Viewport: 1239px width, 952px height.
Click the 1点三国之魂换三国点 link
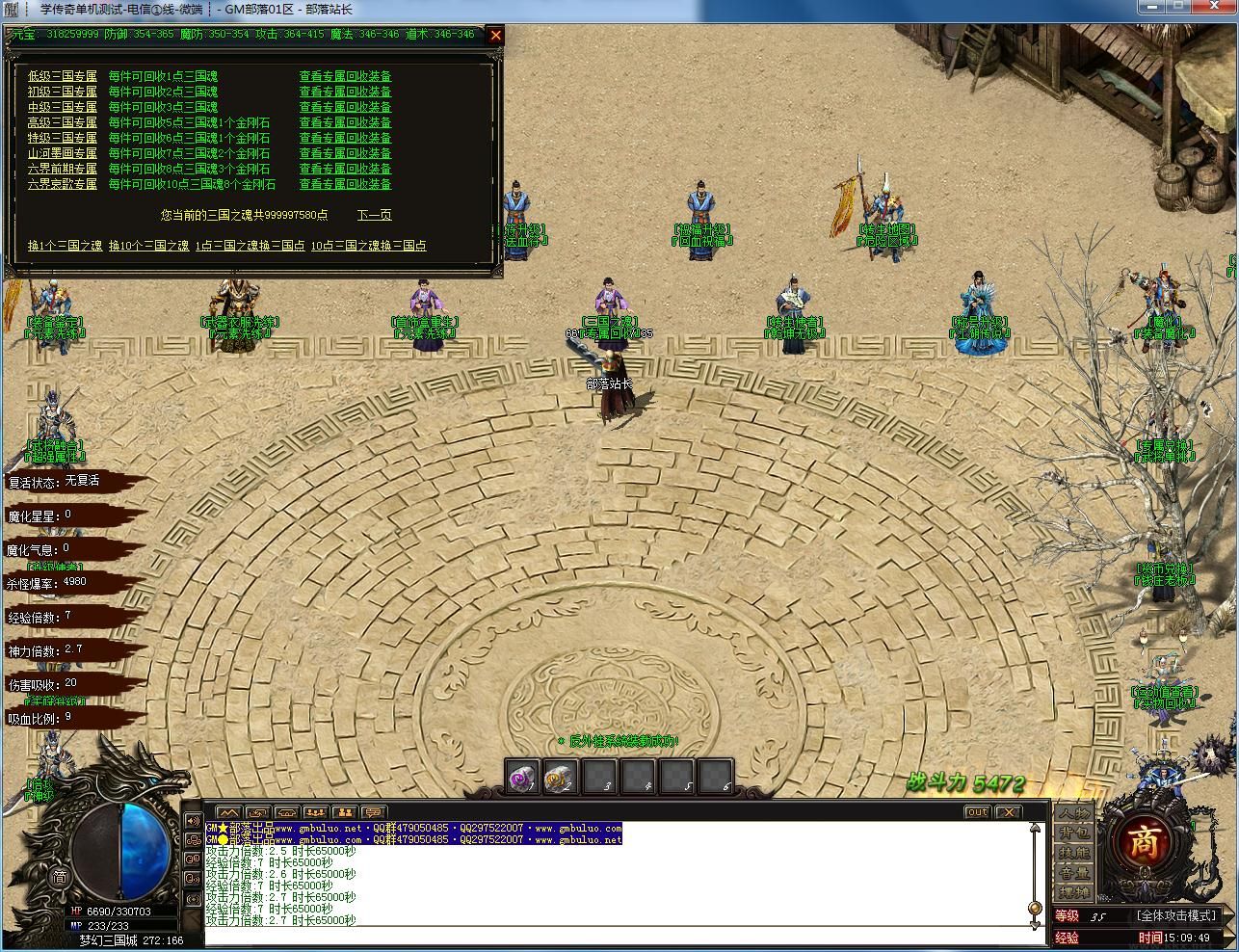point(250,246)
